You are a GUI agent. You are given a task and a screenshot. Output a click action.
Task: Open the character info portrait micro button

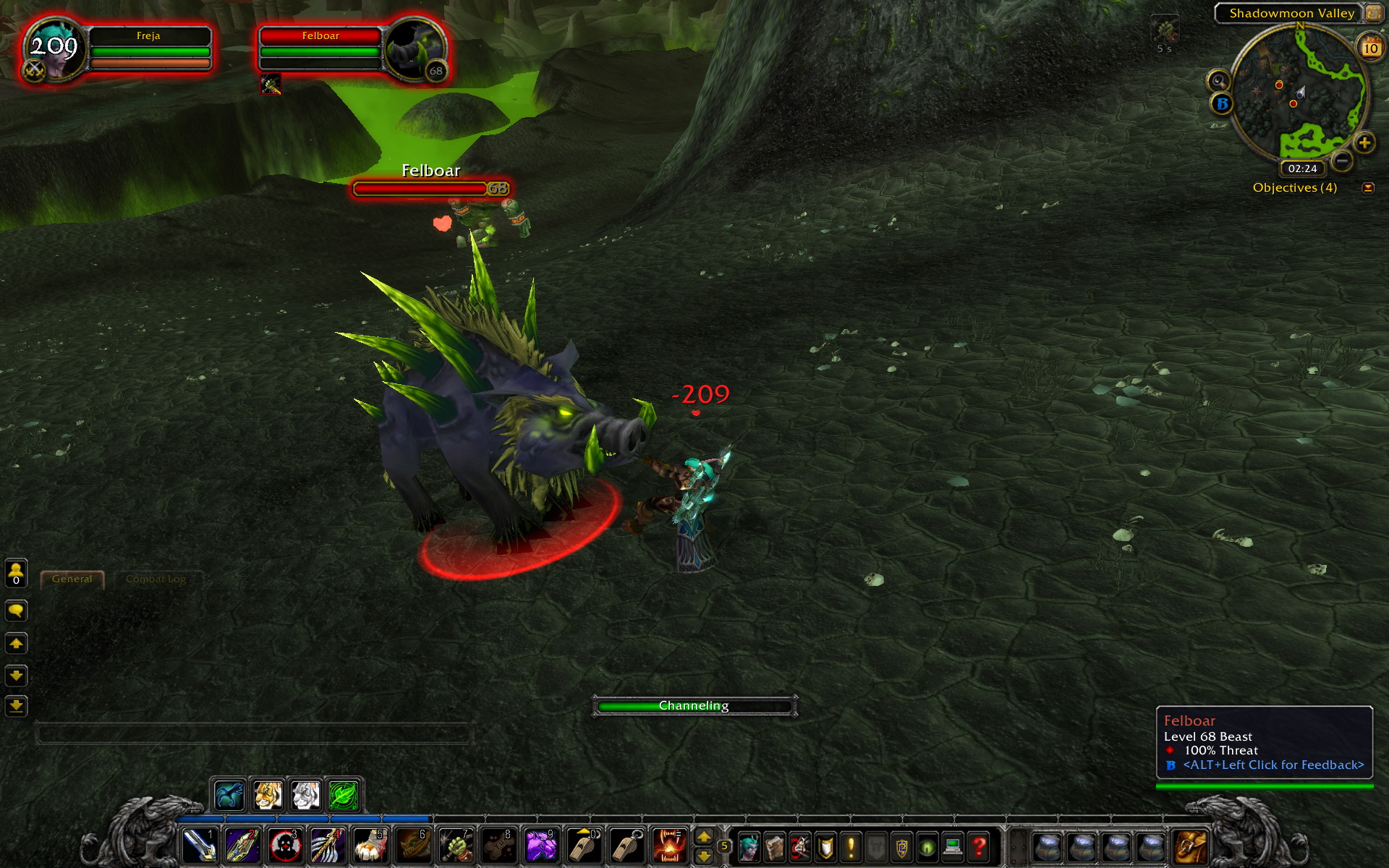click(x=749, y=846)
